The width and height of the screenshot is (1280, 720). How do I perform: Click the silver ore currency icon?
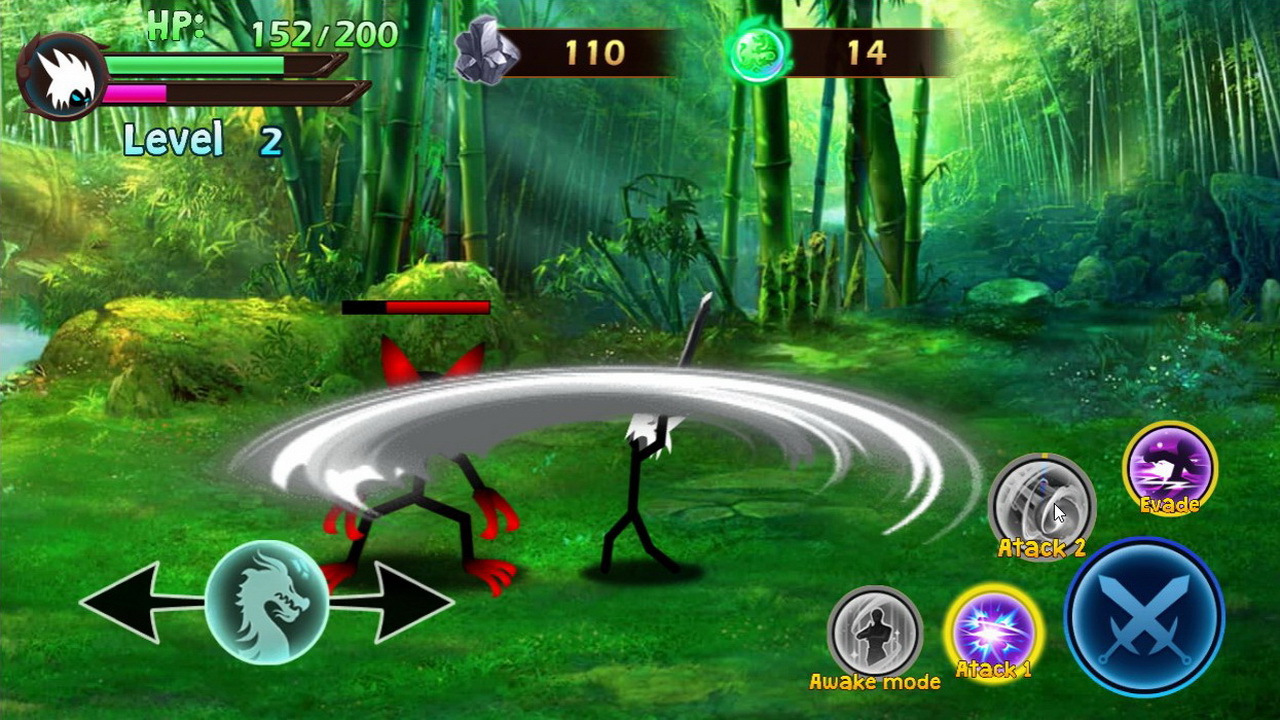pos(487,48)
